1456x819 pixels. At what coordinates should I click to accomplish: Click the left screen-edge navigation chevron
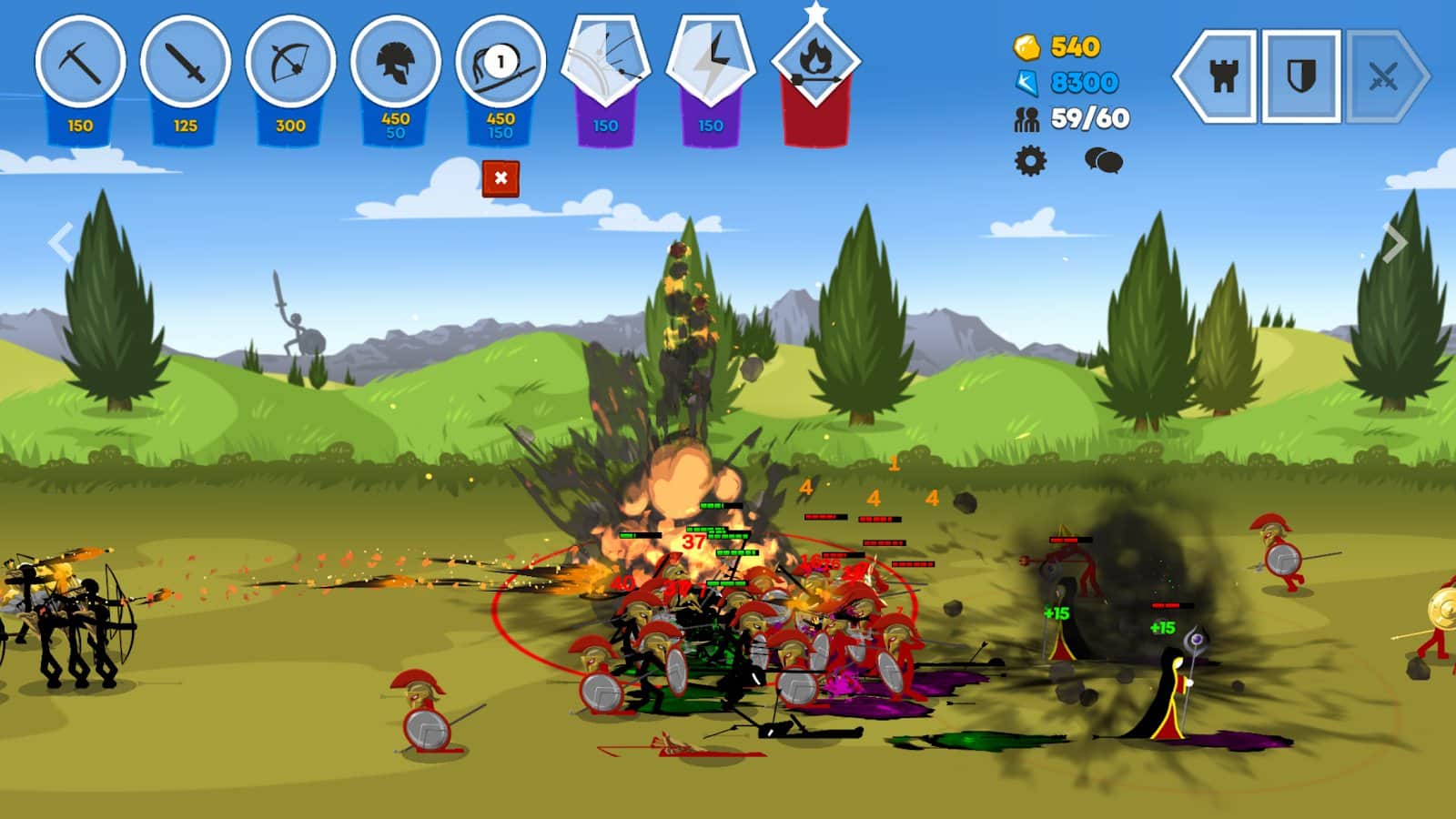pyautogui.click(x=61, y=241)
